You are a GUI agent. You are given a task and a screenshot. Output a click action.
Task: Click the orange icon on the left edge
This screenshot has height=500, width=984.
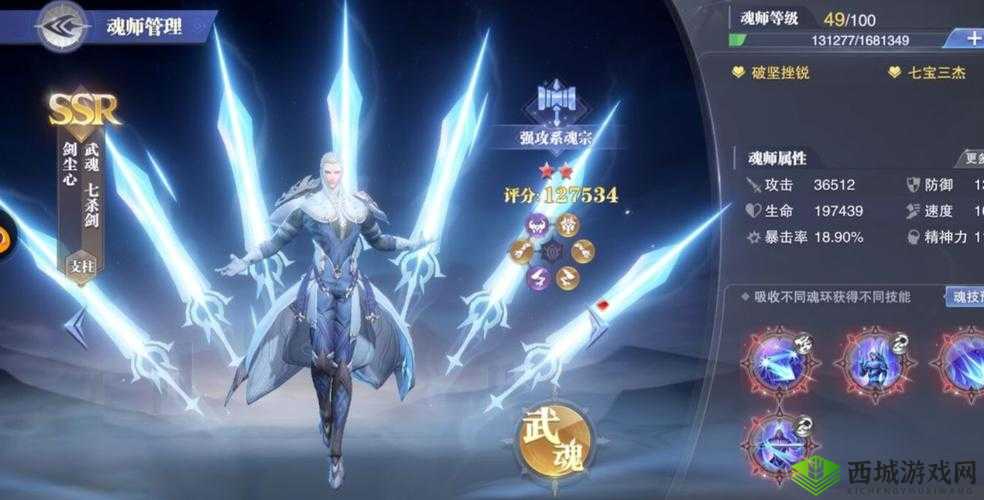coord(3,238)
